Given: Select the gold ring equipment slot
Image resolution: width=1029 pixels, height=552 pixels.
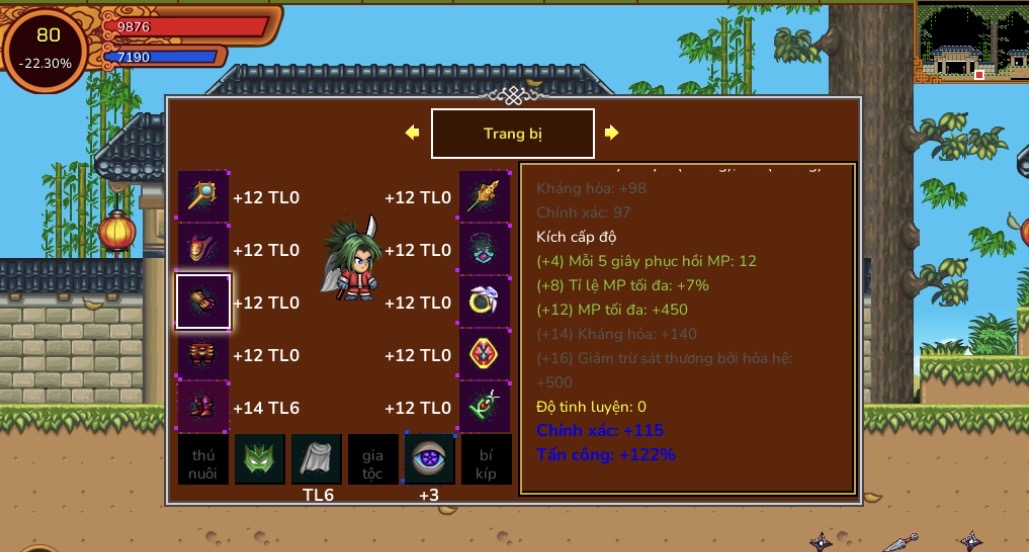Looking at the screenshot, I should point(485,302).
